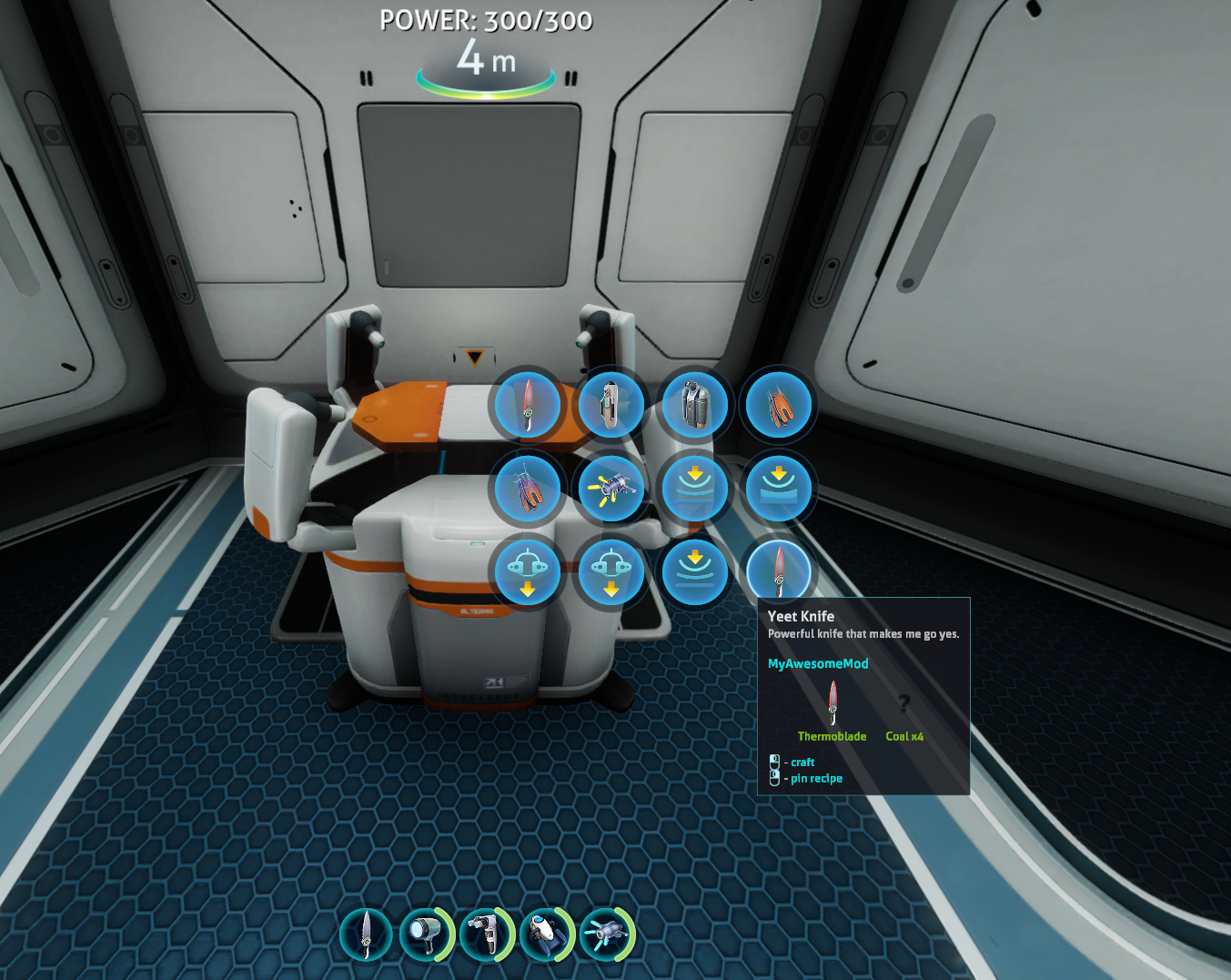Select the flashlight in the hotbar

[426, 934]
